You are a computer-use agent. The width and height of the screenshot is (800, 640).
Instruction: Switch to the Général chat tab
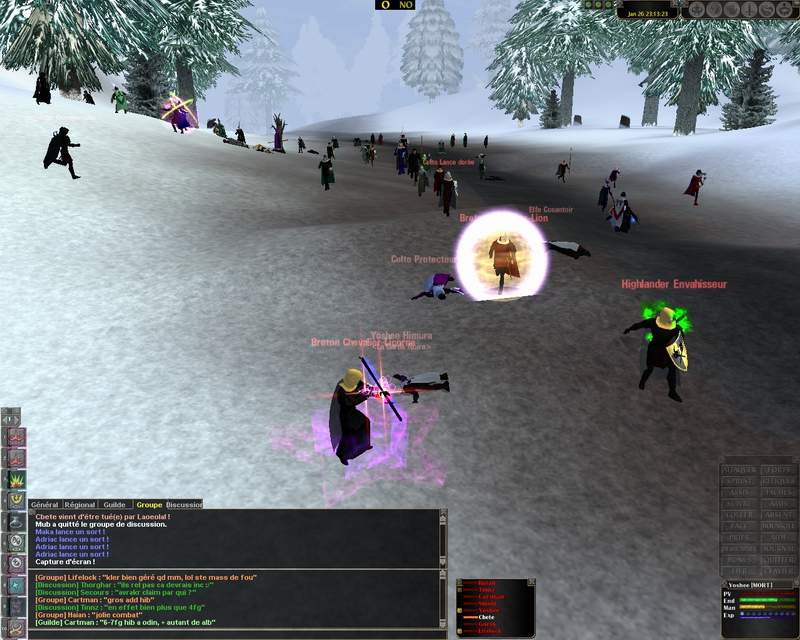click(45, 505)
